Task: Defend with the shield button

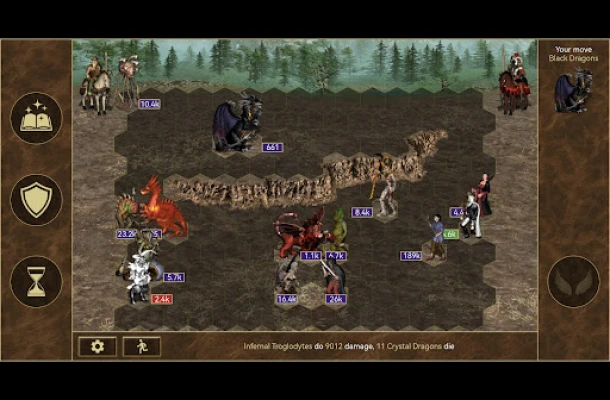Action: click(36, 199)
